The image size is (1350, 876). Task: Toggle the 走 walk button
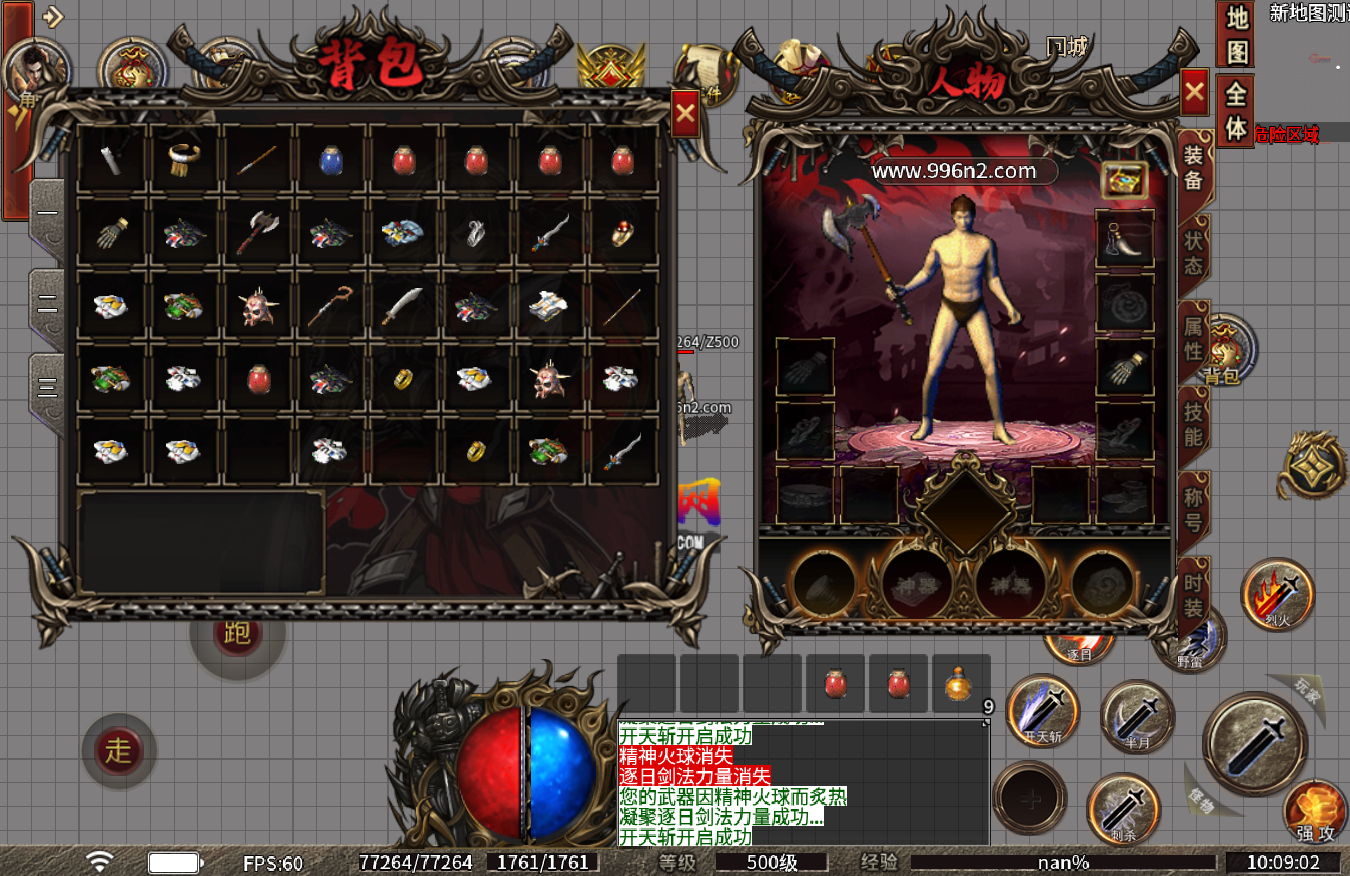119,750
